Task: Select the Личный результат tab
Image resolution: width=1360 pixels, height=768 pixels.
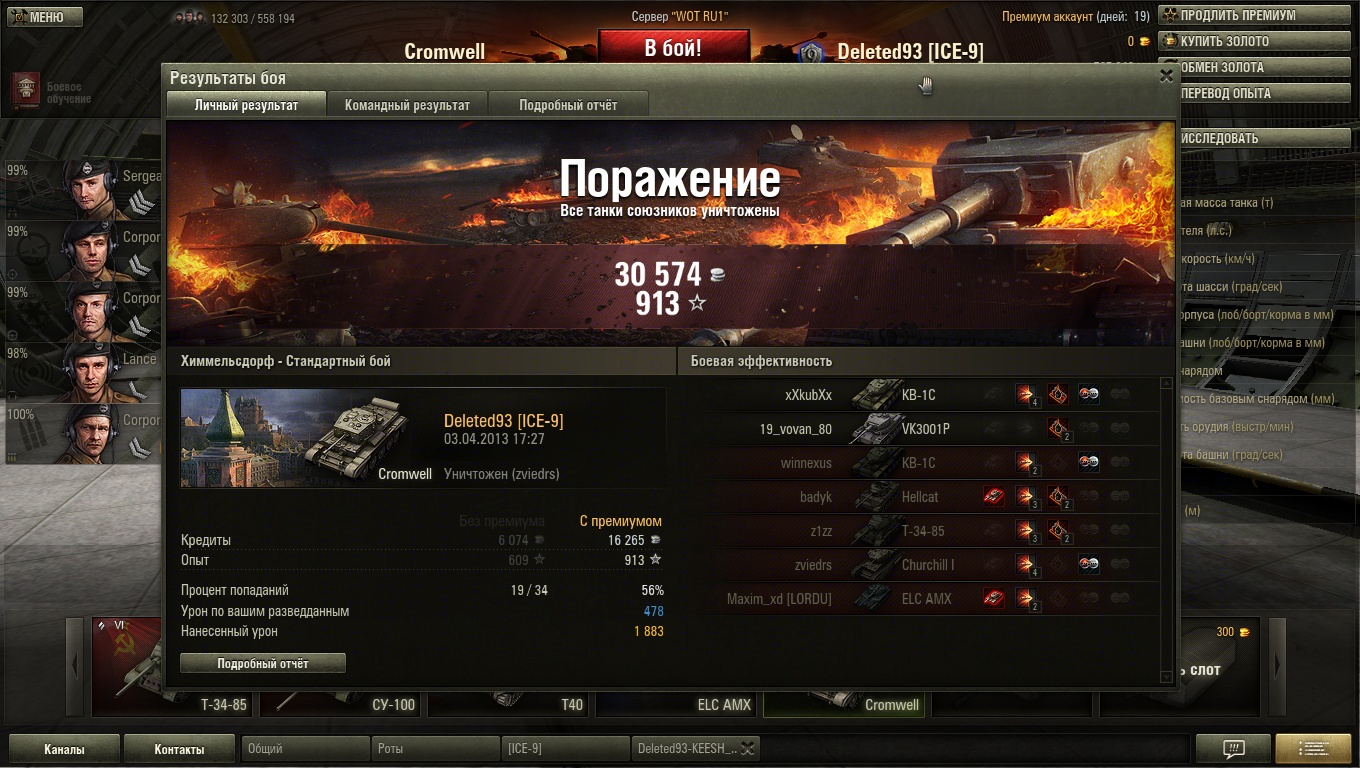Action: tap(246, 105)
